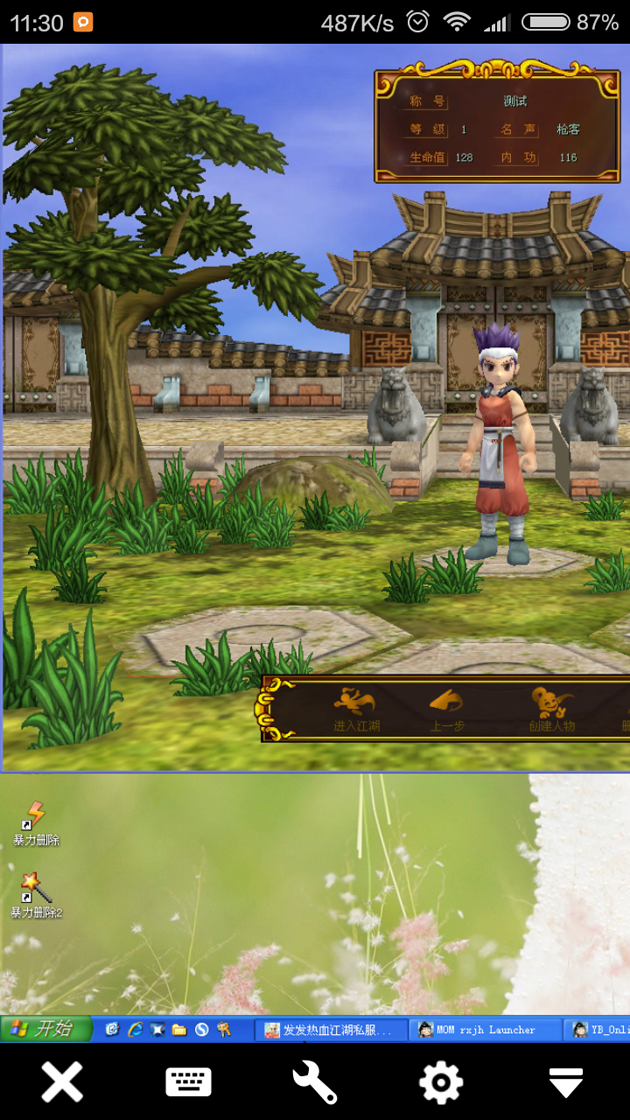Switch to 发发热血江湖私服 taskbar window
The image size is (630, 1120).
[329, 1029]
